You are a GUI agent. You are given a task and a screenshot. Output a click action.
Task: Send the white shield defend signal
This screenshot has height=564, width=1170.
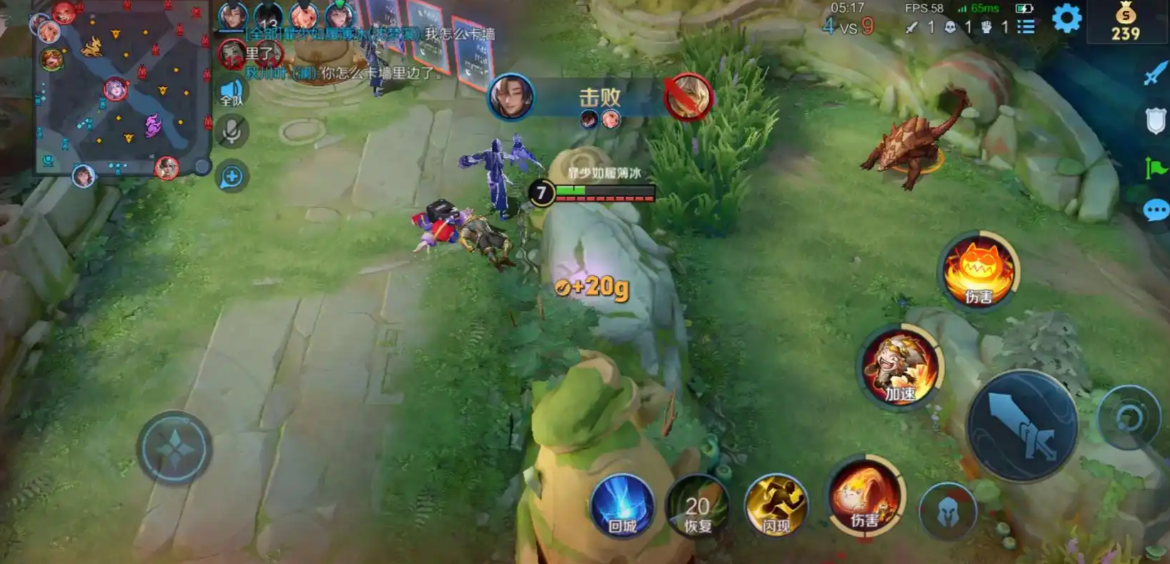(1155, 121)
